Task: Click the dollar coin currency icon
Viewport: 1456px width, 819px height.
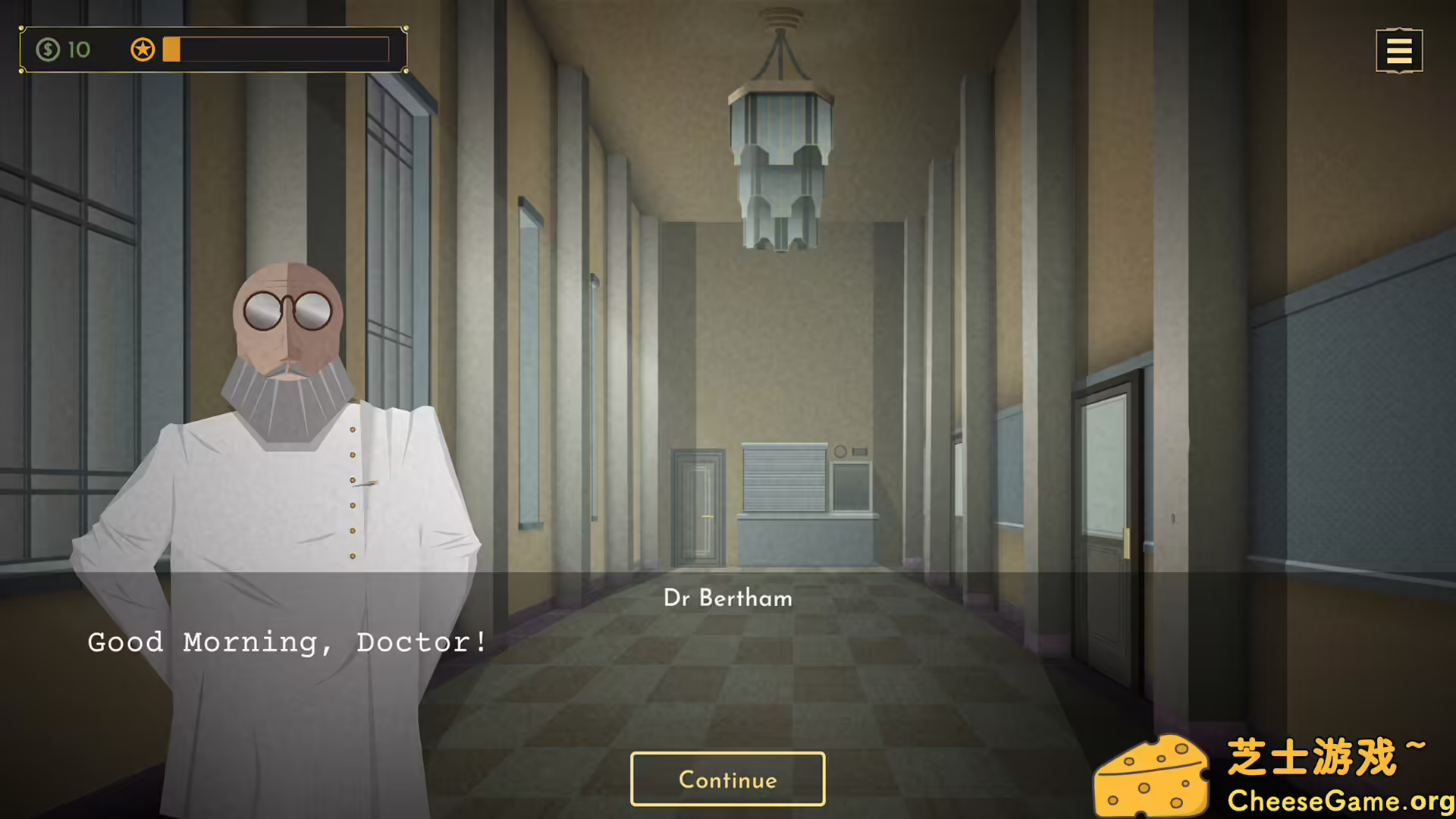Action: [x=49, y=50]
